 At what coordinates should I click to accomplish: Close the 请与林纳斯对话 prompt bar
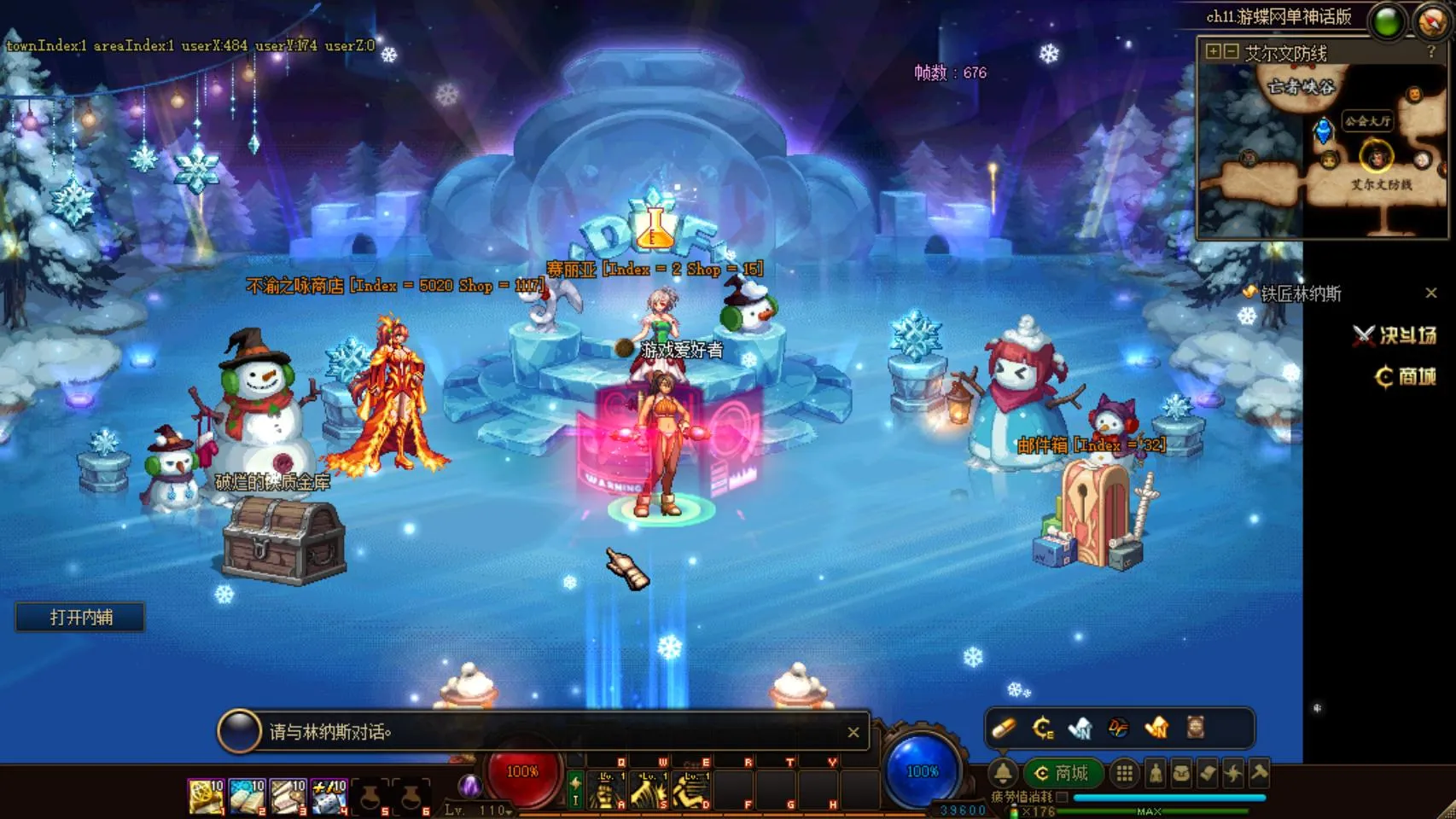tap(853, 732)
